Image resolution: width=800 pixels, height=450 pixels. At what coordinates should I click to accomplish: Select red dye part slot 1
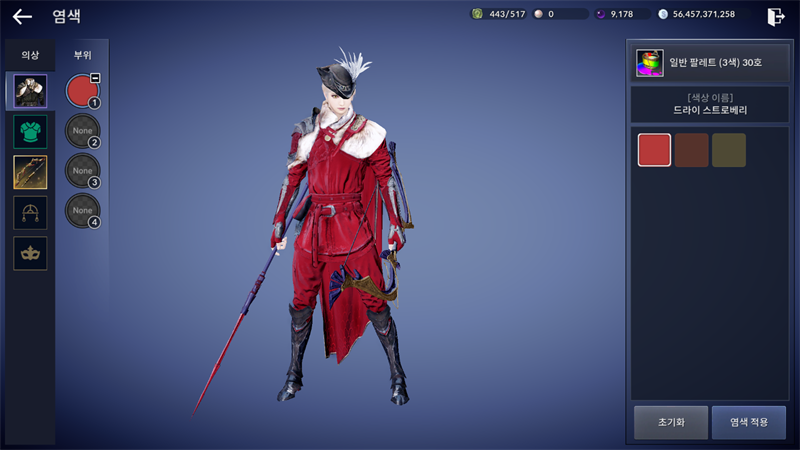click(82, 91)
